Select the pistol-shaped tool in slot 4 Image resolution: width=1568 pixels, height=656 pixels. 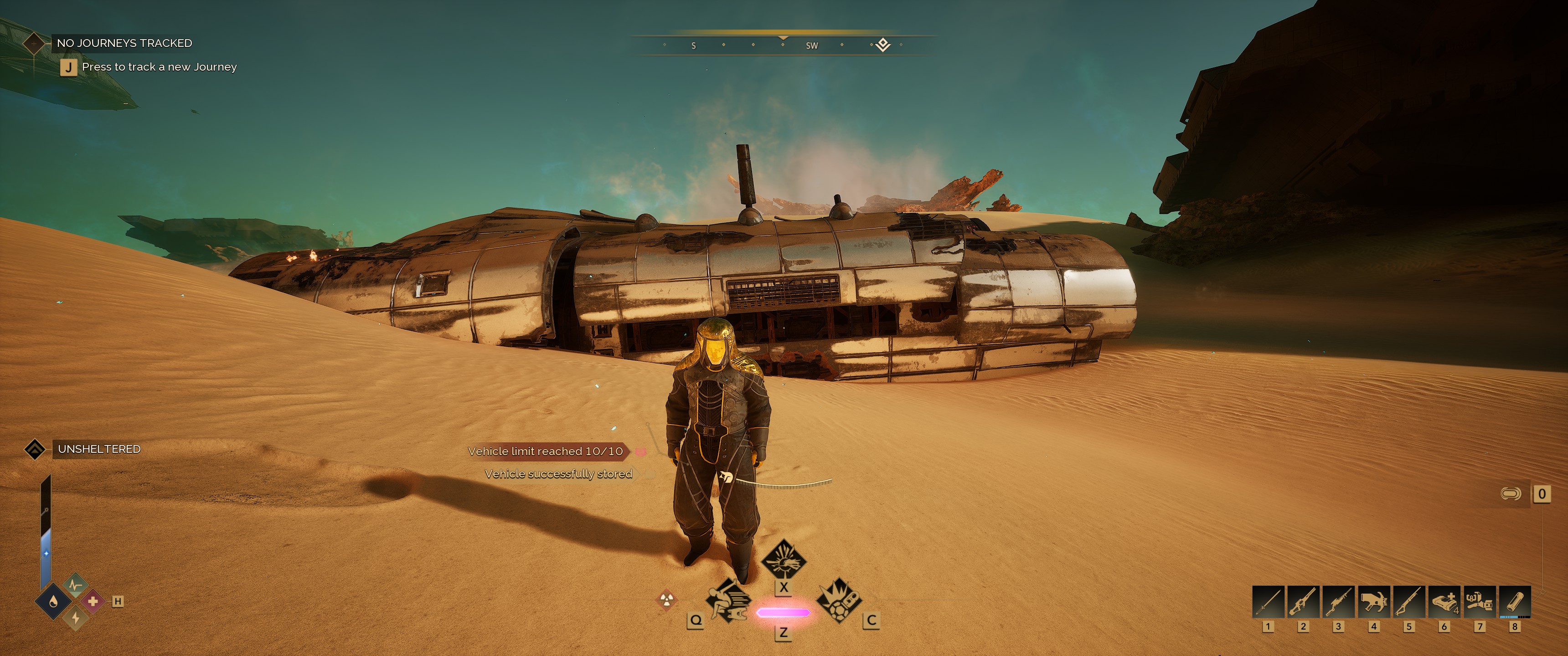[1374, 602]
